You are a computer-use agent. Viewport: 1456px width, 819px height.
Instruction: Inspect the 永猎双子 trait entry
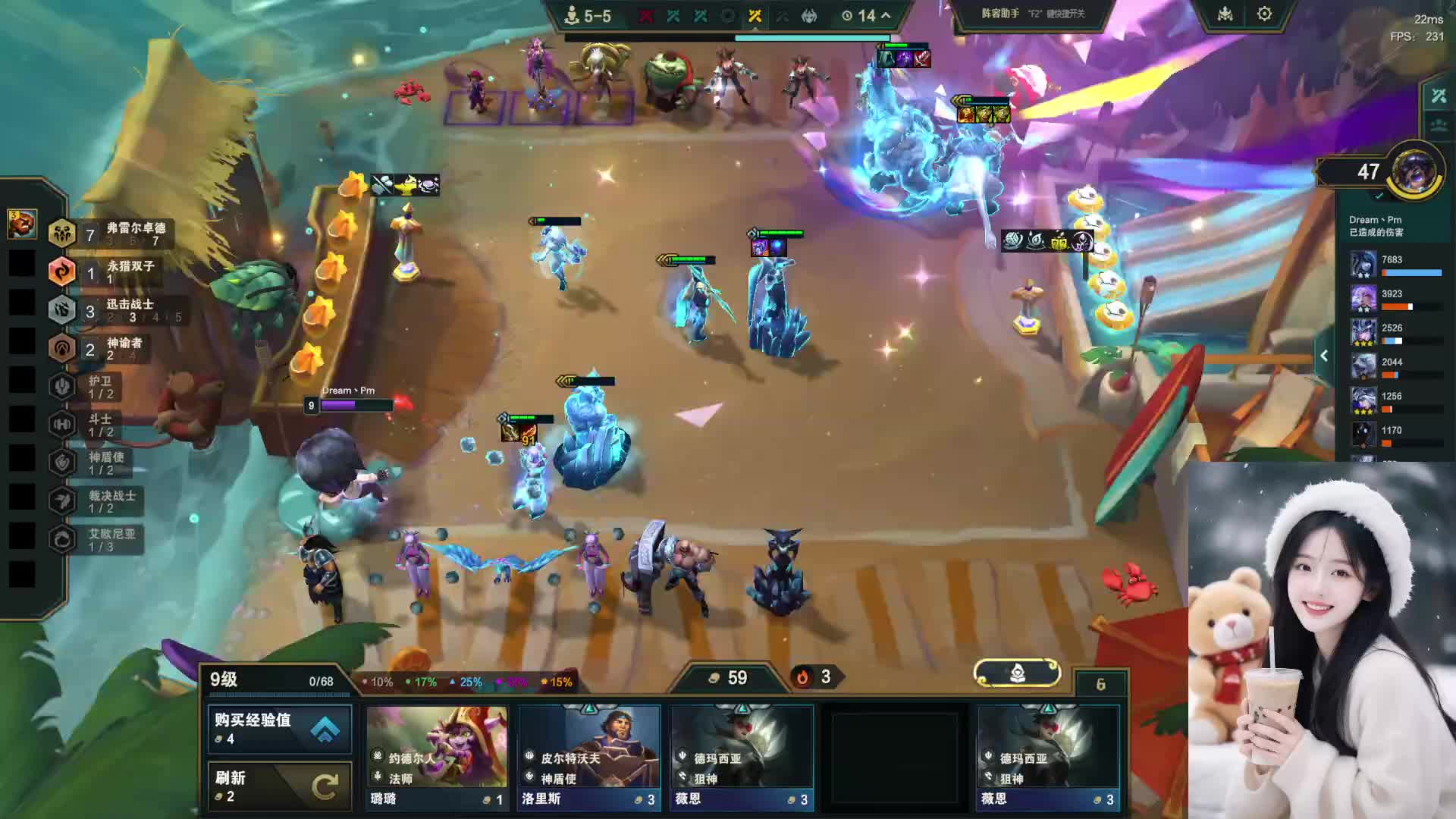coord(105,271)
